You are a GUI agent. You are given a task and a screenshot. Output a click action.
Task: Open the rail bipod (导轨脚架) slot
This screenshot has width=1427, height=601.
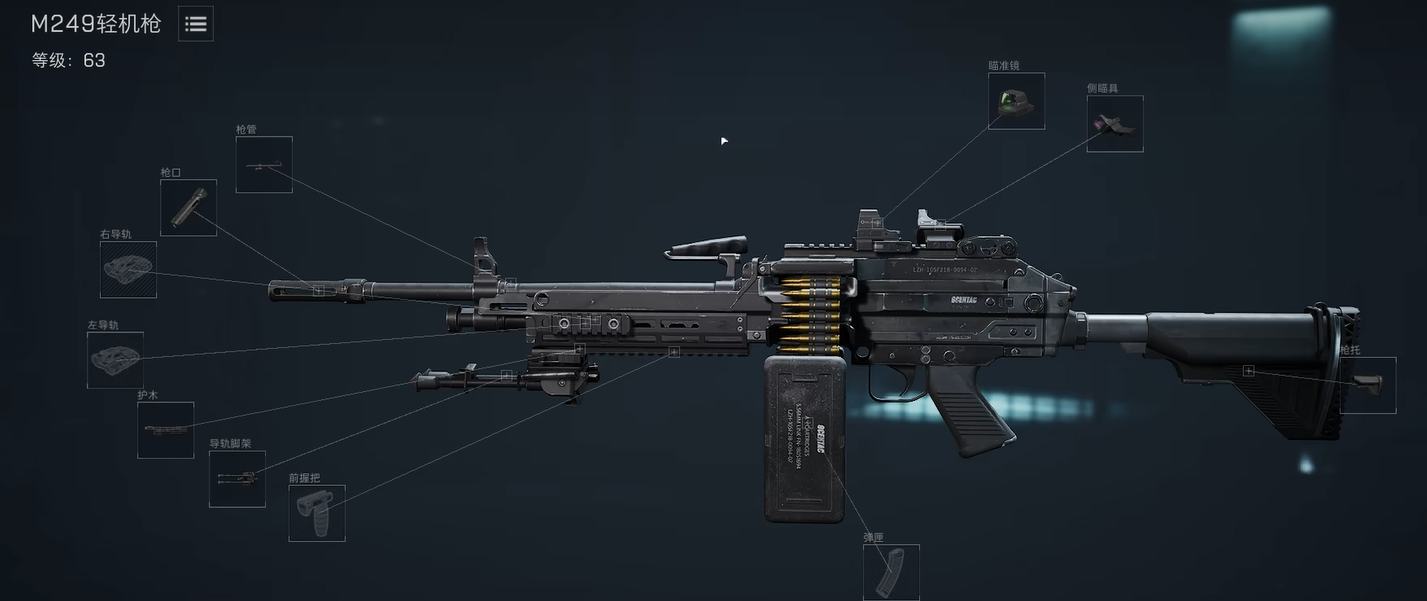pyautogui.click(x=237, y=479)
